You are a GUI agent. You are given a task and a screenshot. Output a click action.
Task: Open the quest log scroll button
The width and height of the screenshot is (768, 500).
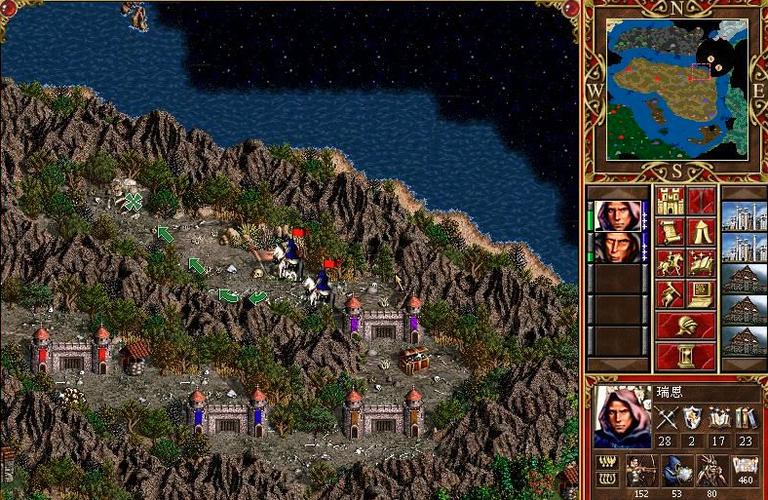coord(670,232)
